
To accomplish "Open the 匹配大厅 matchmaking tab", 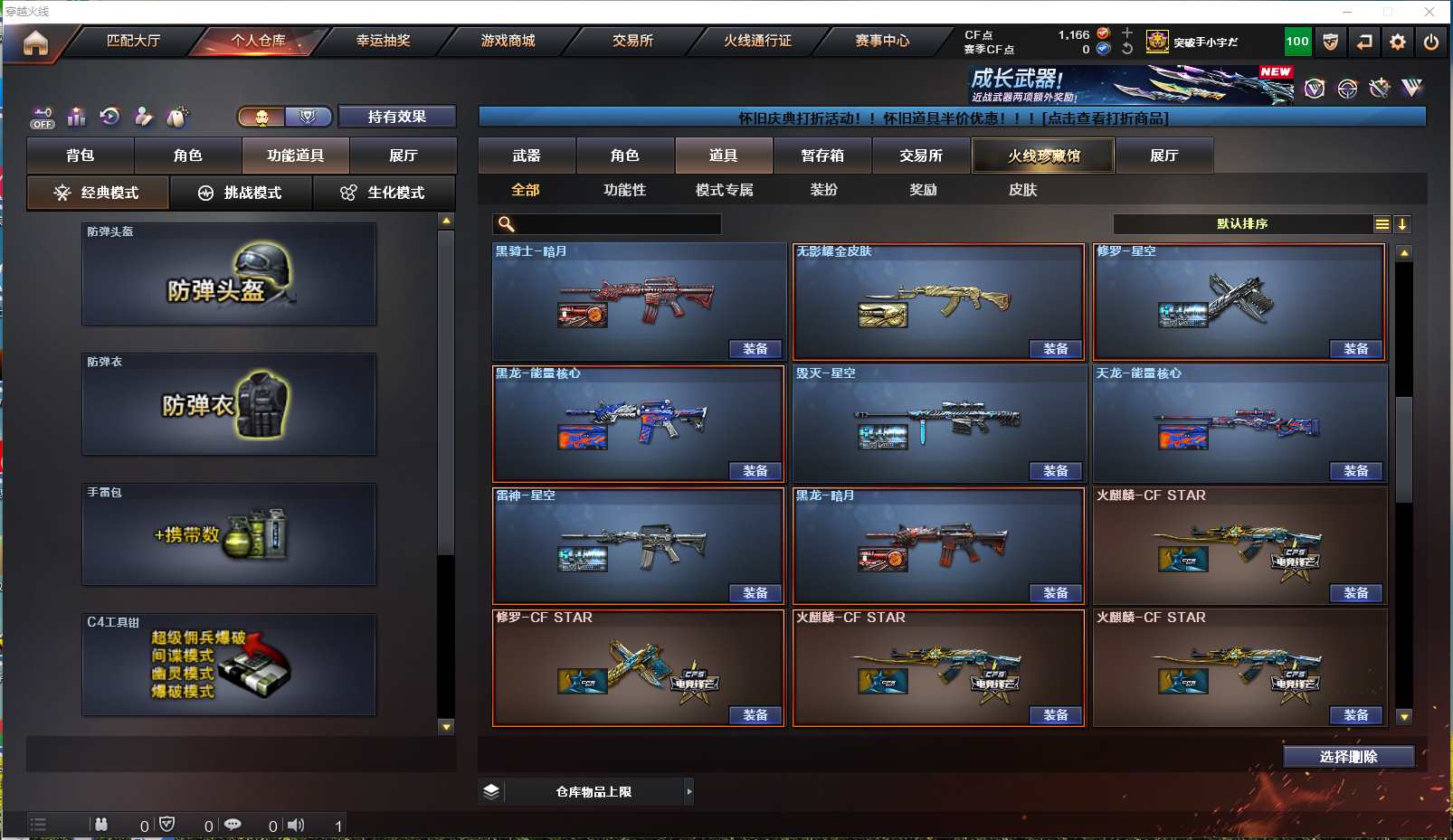I will tap(133, 41).
